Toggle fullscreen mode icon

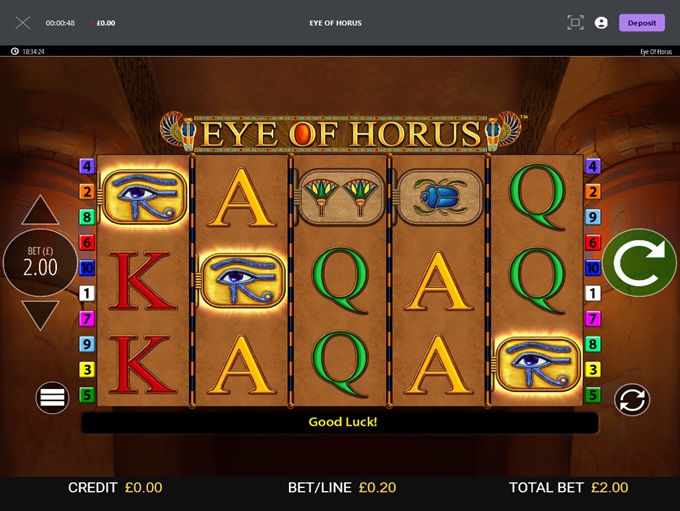click(x=575, y=23)
